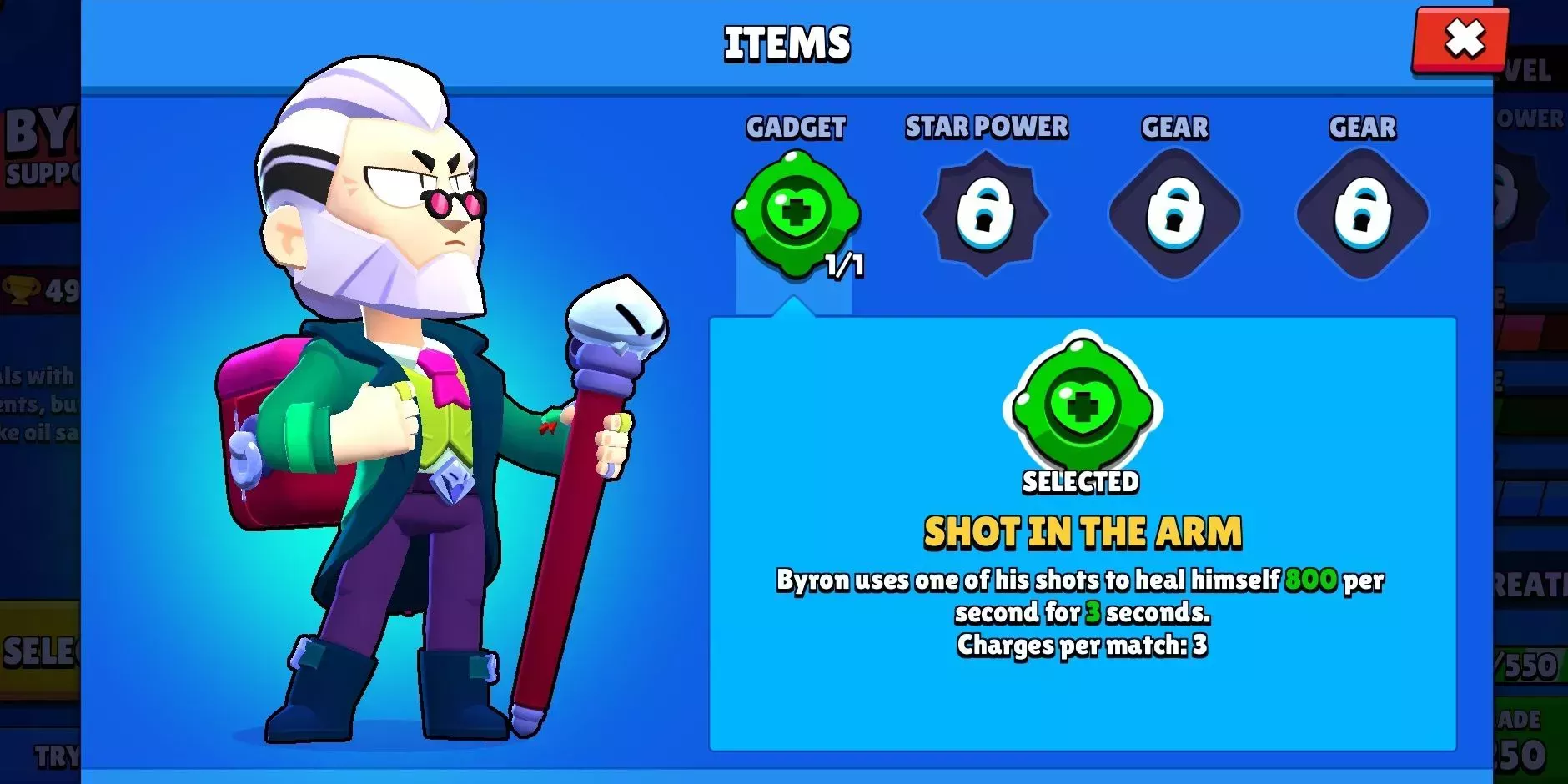Close the Items window
Image resolution: width=1568 pixels, height=784 pixels.
pyautogui.click(x=1462, y=39)
